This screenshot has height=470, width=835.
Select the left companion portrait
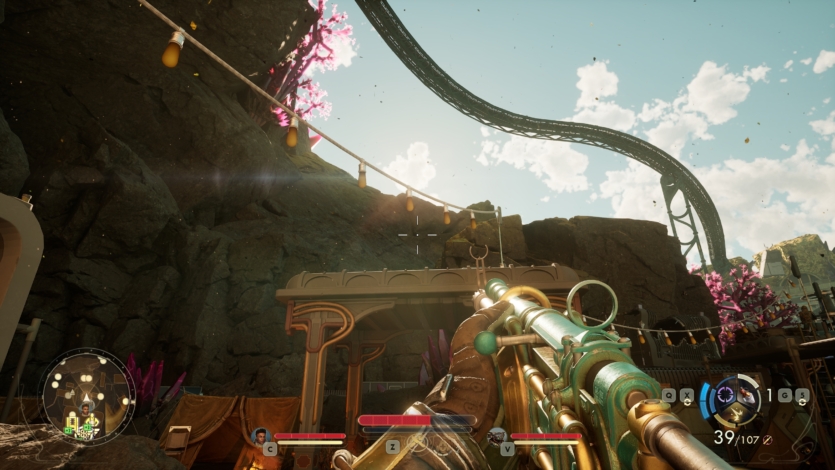tap(262, 435)
